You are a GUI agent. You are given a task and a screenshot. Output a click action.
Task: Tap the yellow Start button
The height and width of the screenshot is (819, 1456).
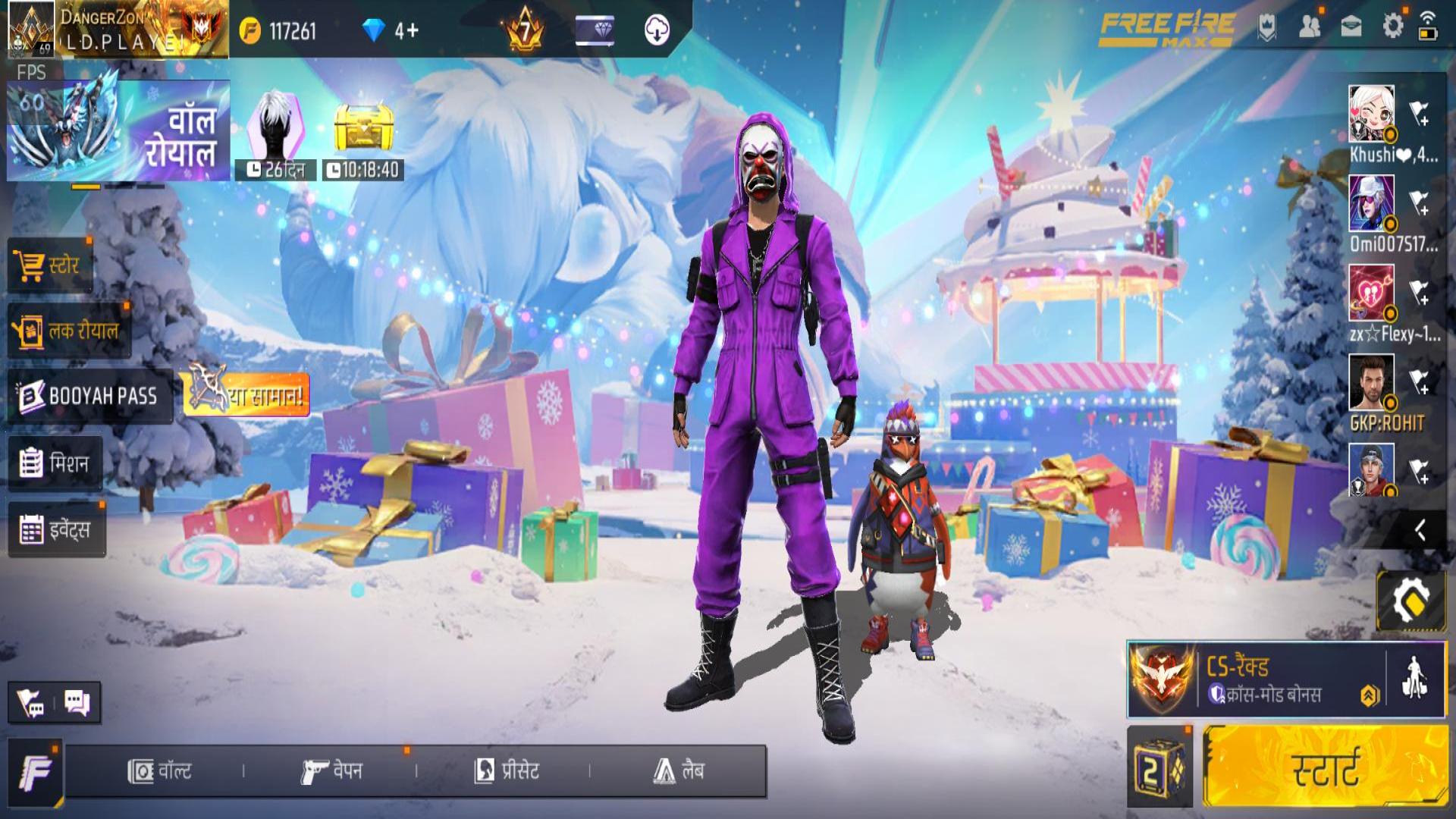click(x=1324, y=767)
